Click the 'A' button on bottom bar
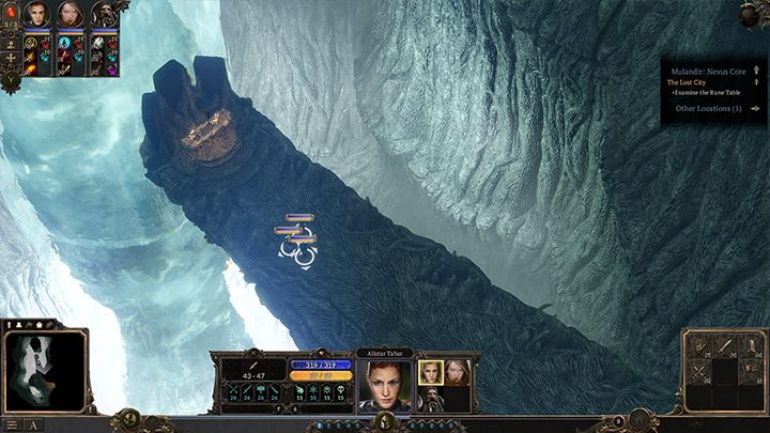 [x=33, y=425]
